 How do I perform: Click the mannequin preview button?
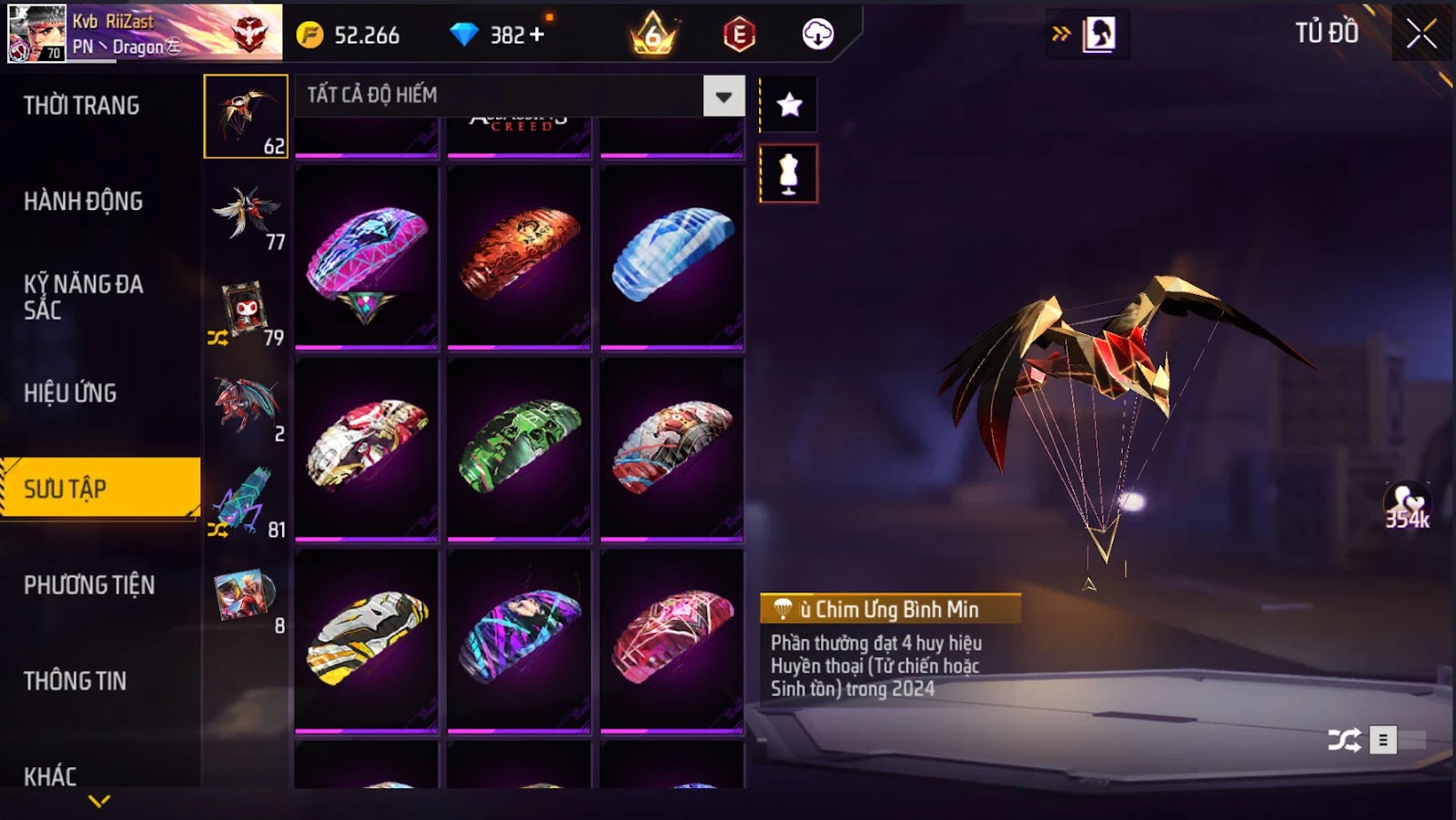point(789,173)
